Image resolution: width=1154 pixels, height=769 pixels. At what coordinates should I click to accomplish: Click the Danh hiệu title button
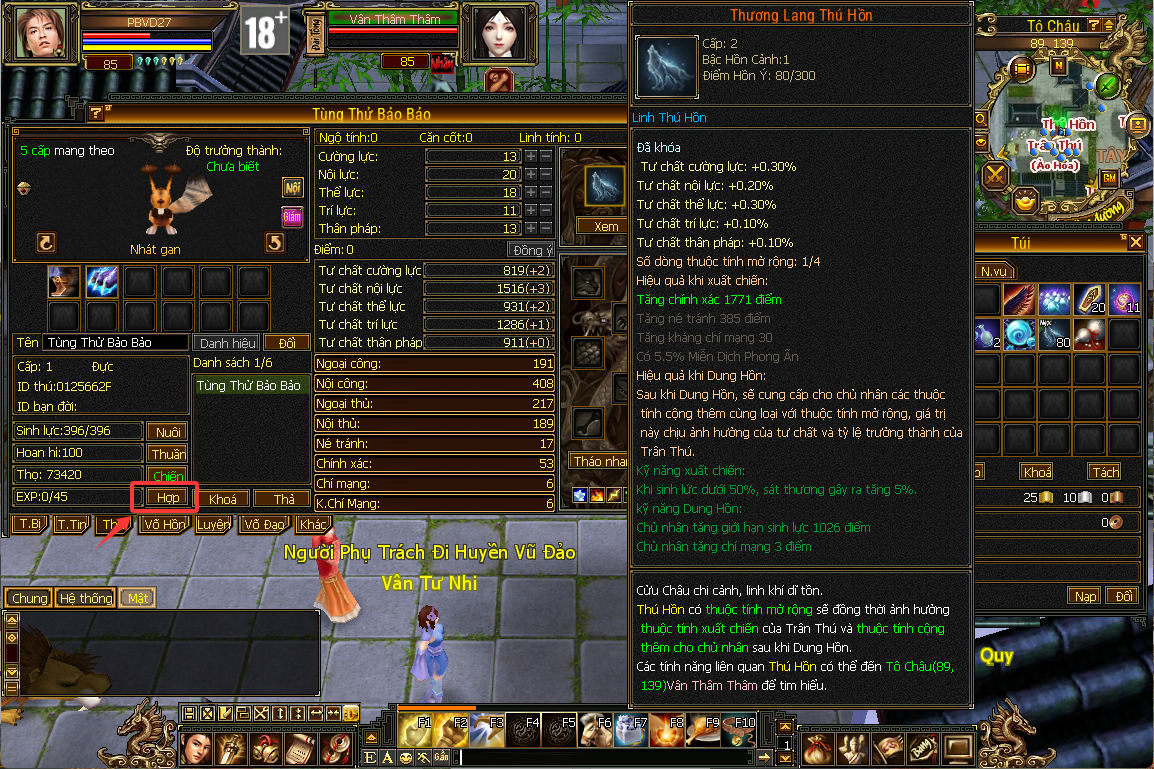pyautogui.click(x=228, y=343)
